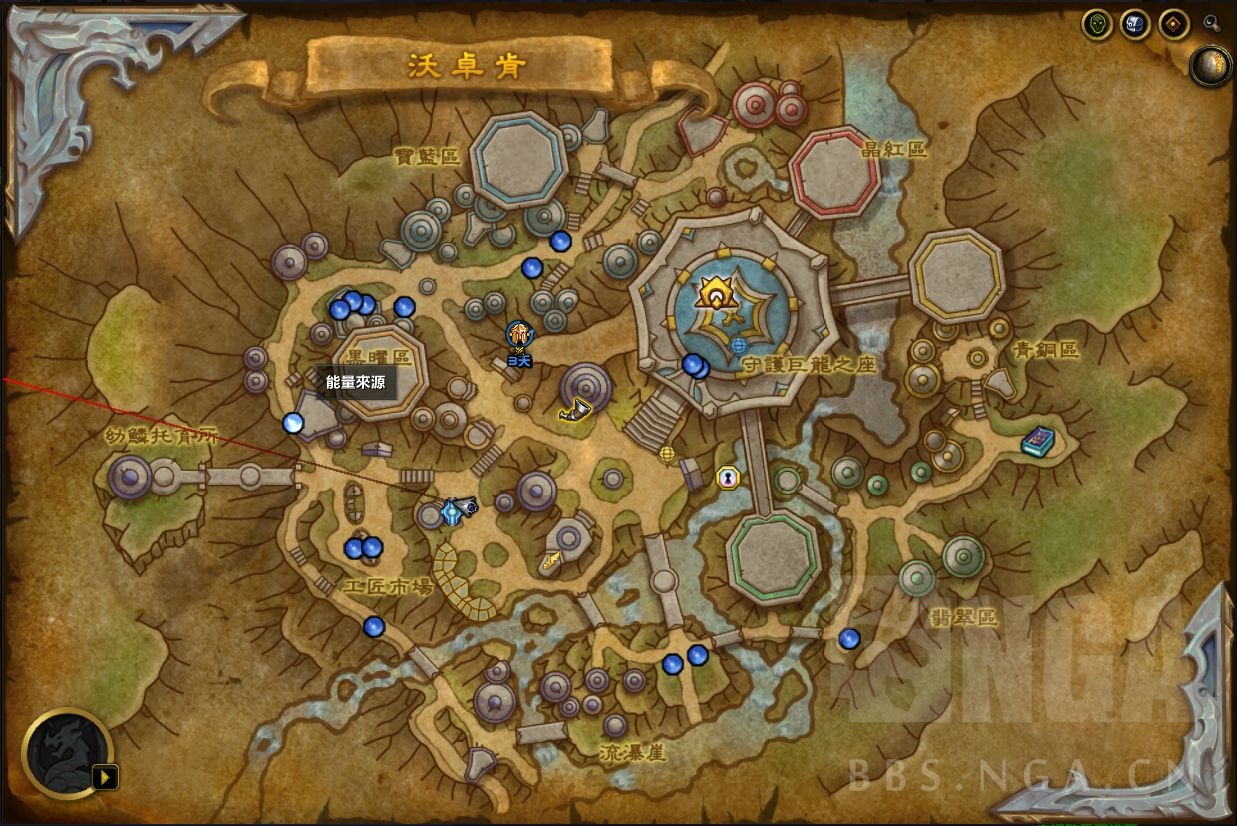This screenshot has width=1237, height=826.
Task: Click the blue crystal cannon map marker
Action: 457,510
